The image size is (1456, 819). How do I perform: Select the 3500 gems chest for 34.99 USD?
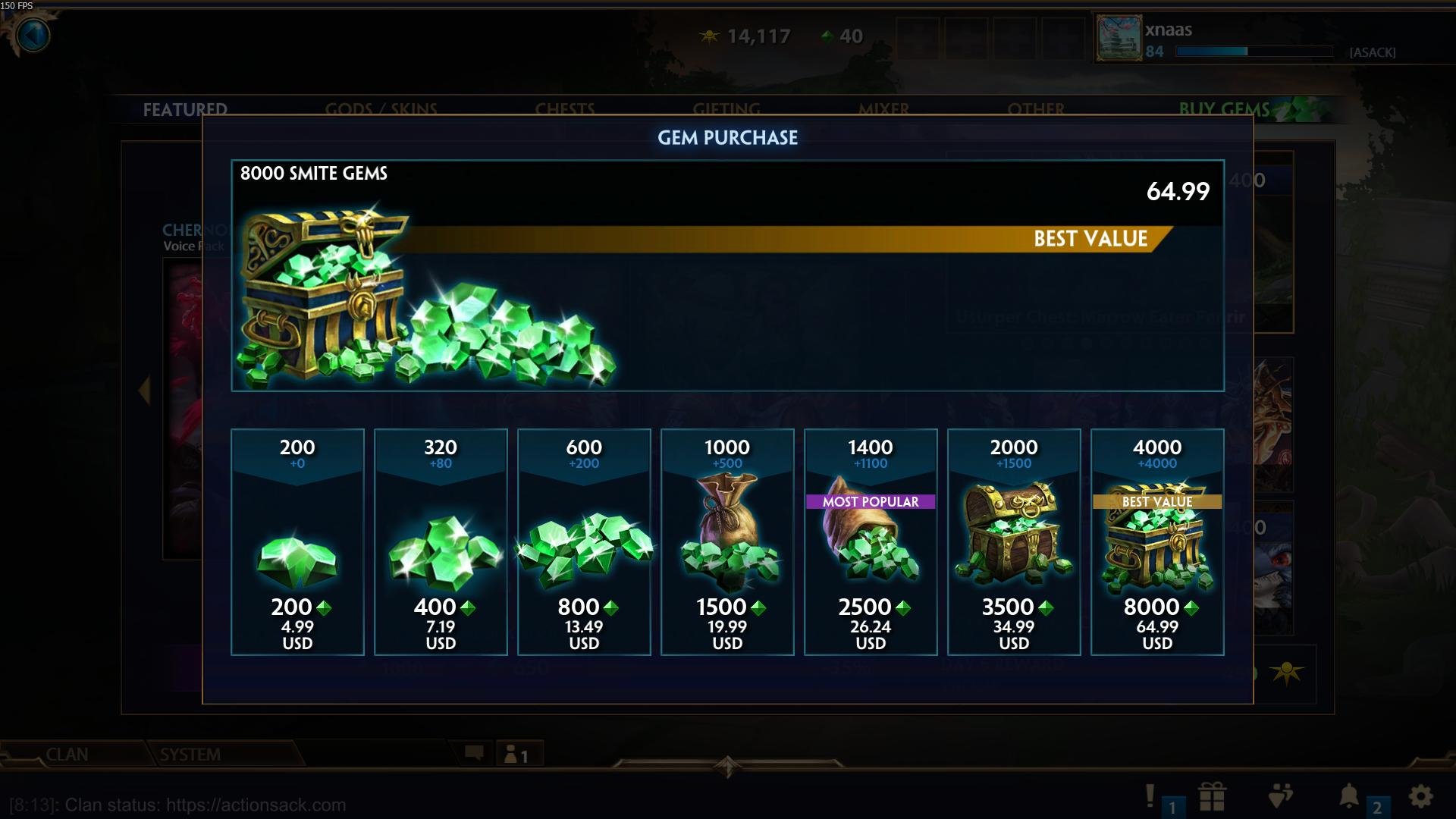pyautogui.click(x=1014, y=541)
